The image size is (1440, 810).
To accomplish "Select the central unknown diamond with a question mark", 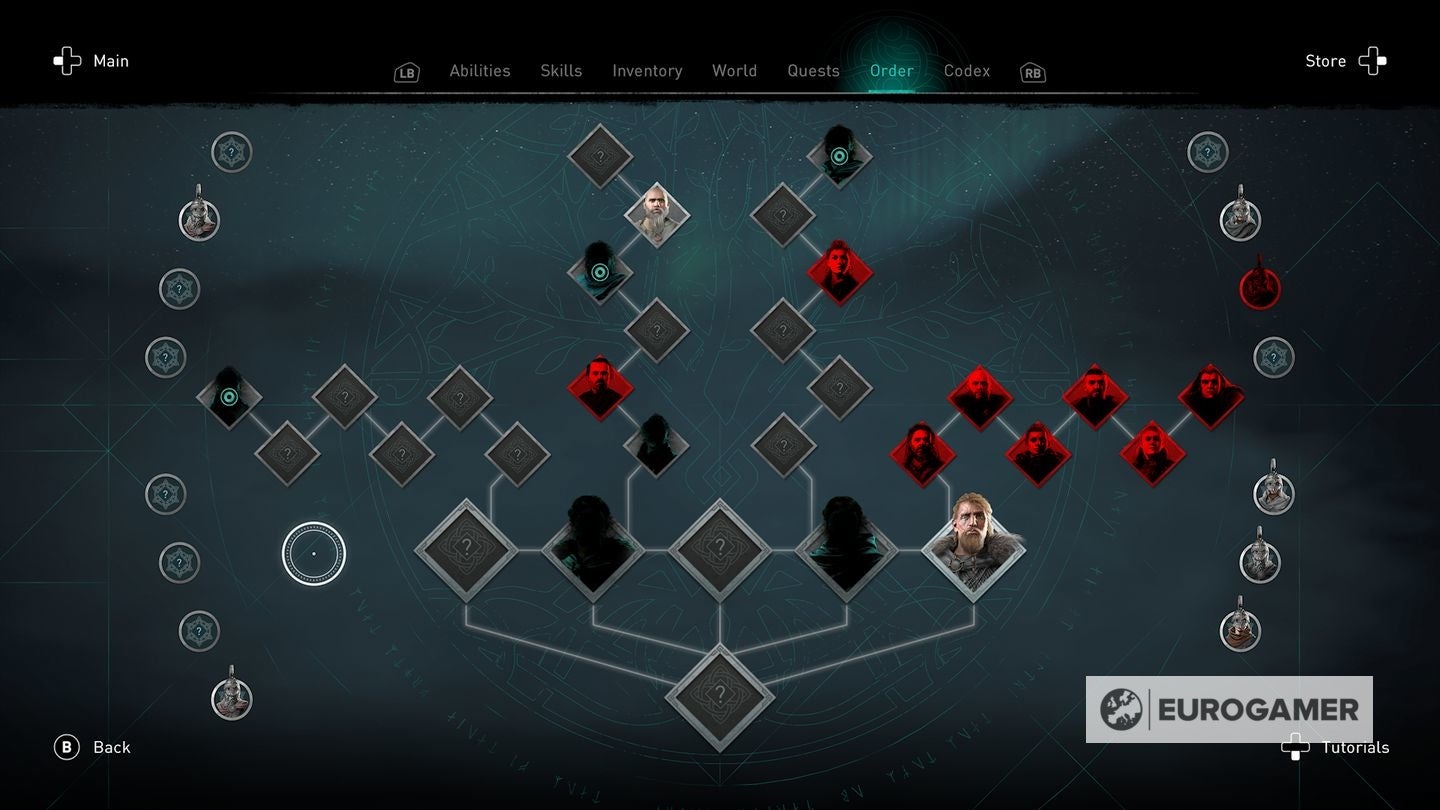I will [x=720, y=548].
